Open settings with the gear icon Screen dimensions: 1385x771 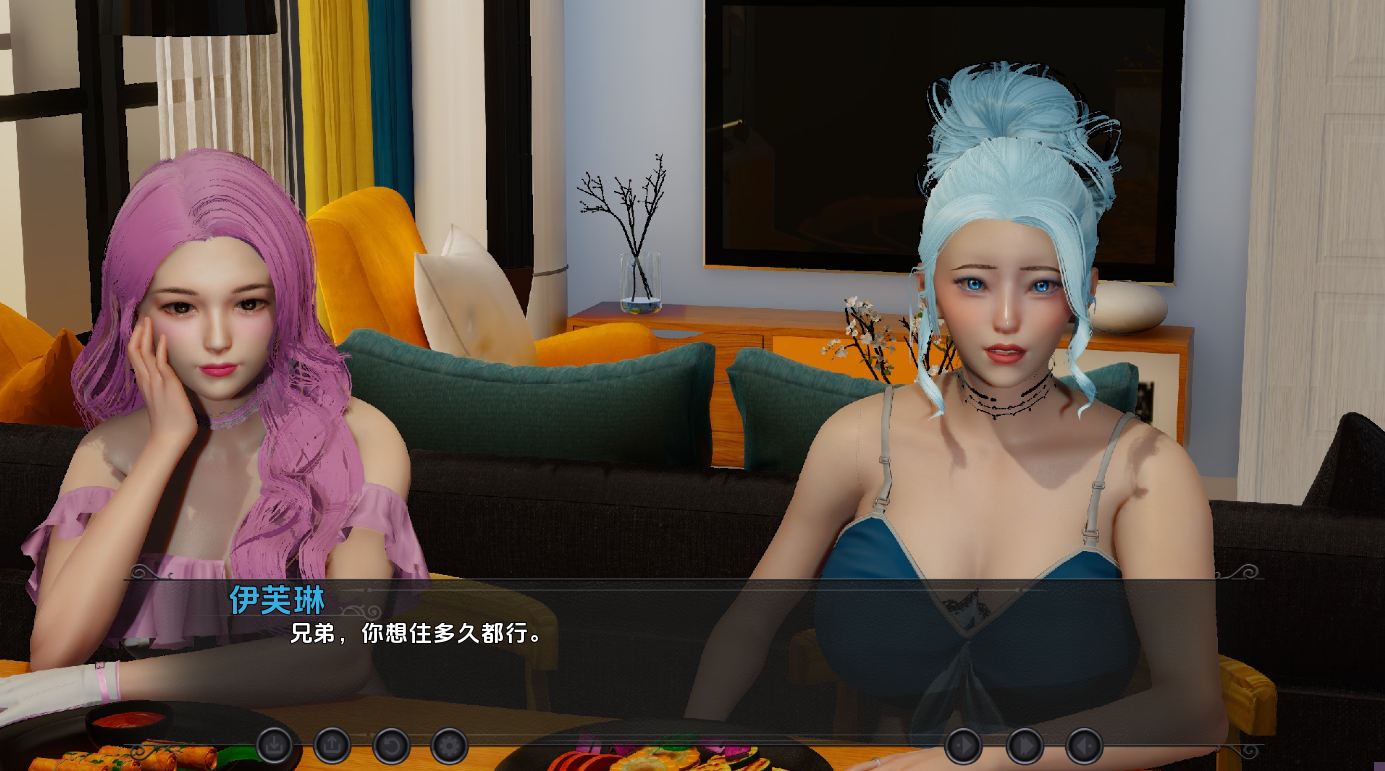click(449, 745)
